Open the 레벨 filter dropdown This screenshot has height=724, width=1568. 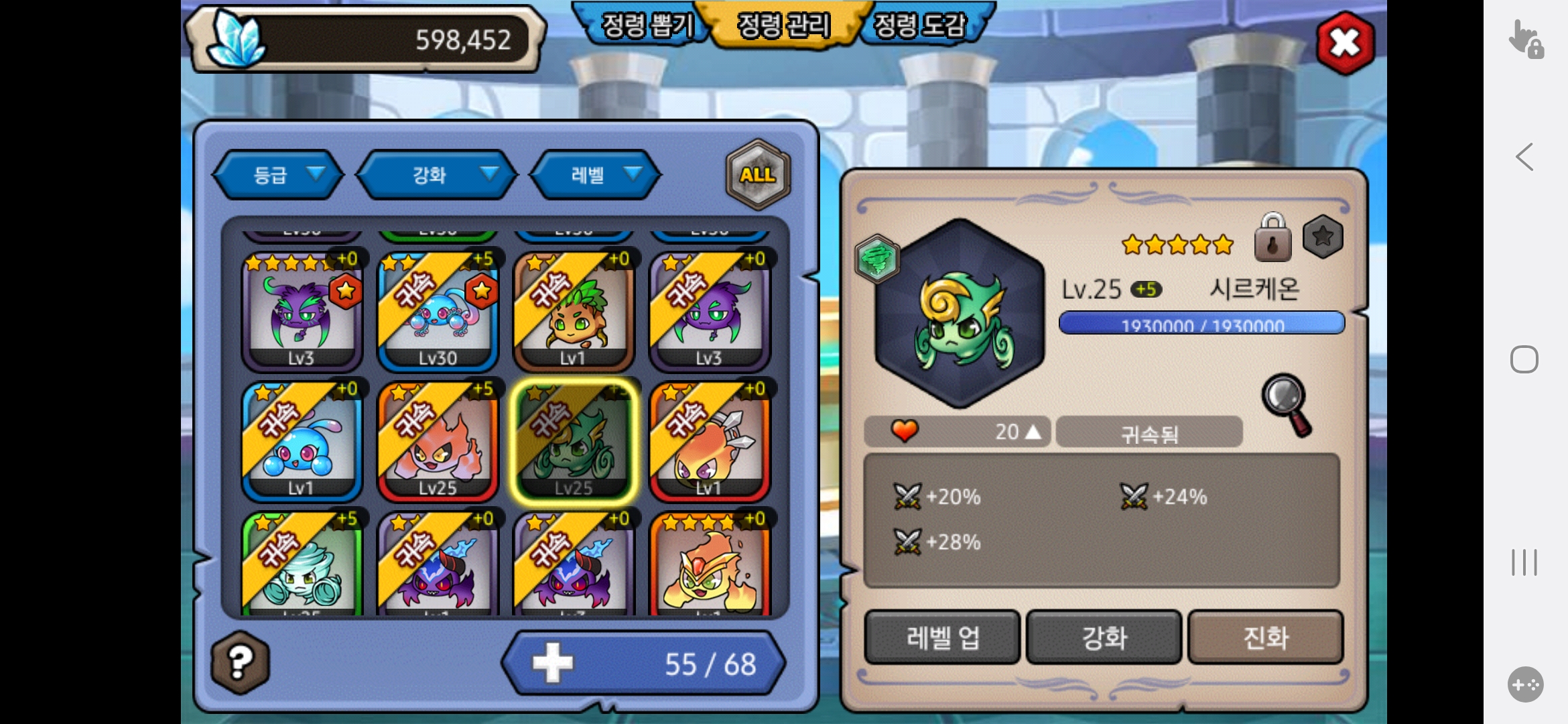595,175
